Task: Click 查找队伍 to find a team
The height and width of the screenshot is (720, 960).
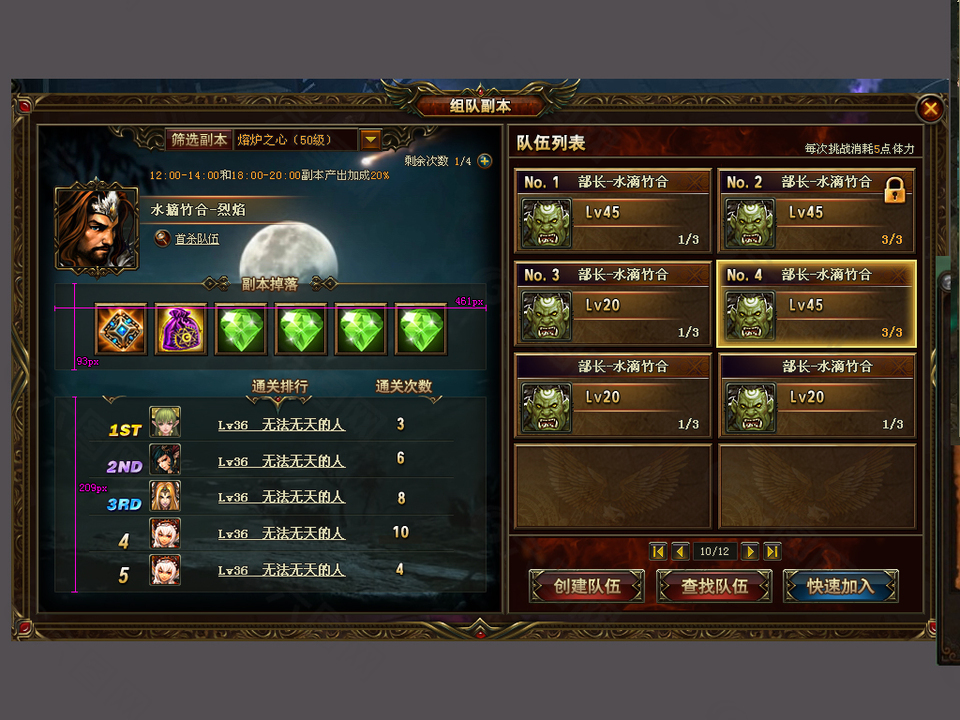Action: pyautogui.click(x=714, y=586)
